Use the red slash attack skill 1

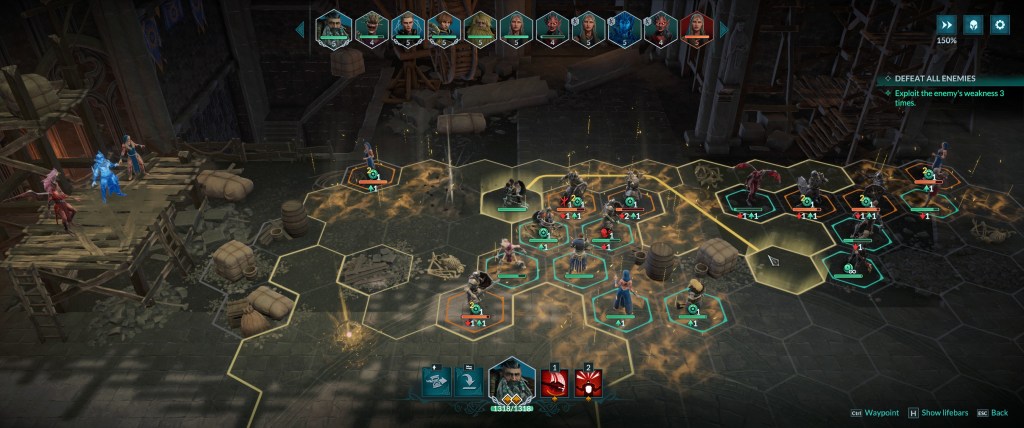pos(555,382)
